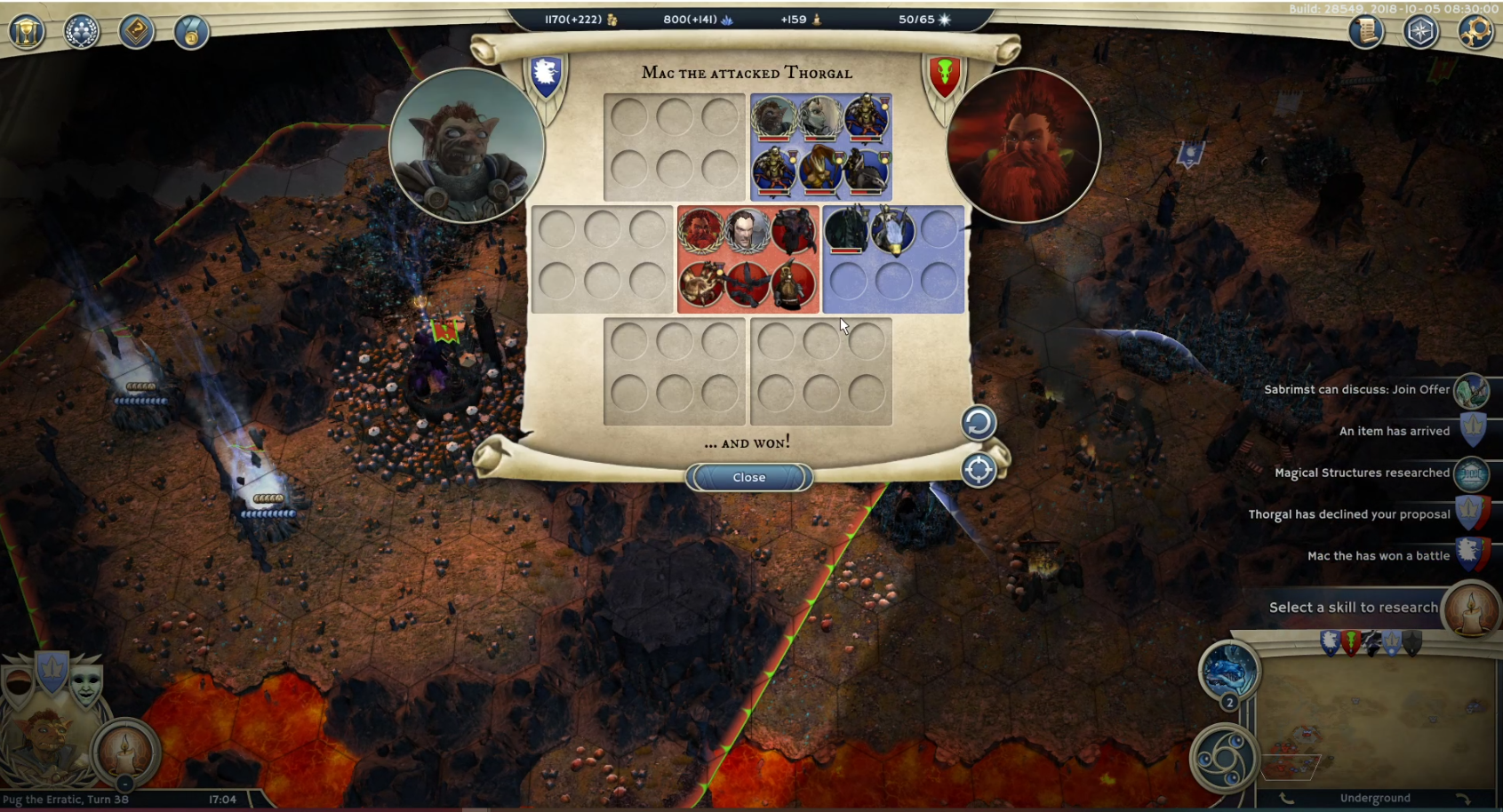Click the compass icon in the top bar
This screenshot has height=812, width=1503.
pyautogui.click(x=1420, y=32)
